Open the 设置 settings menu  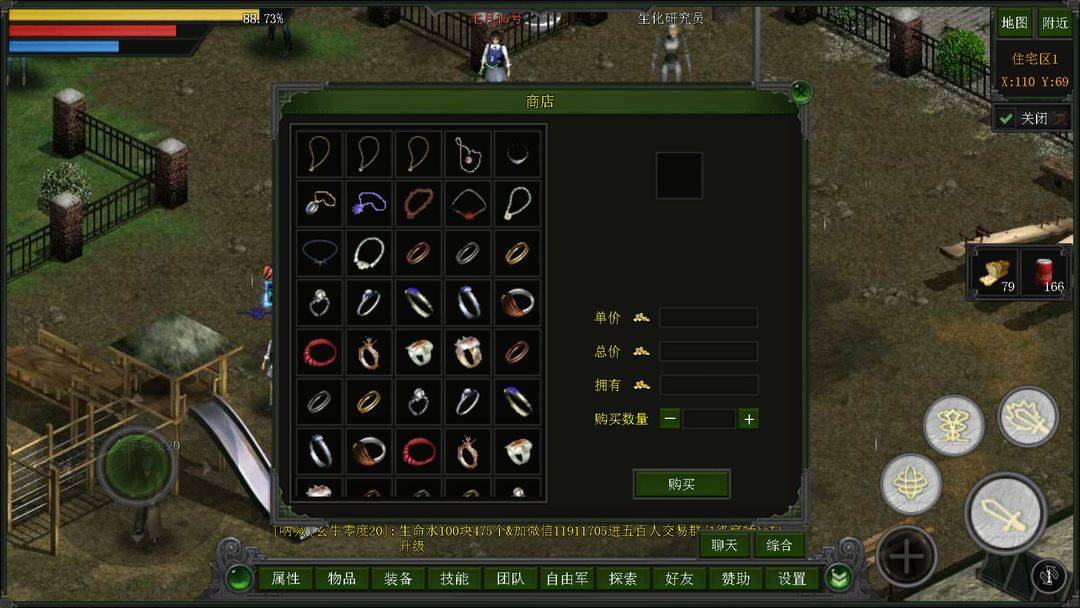click(x=792, y=578)
